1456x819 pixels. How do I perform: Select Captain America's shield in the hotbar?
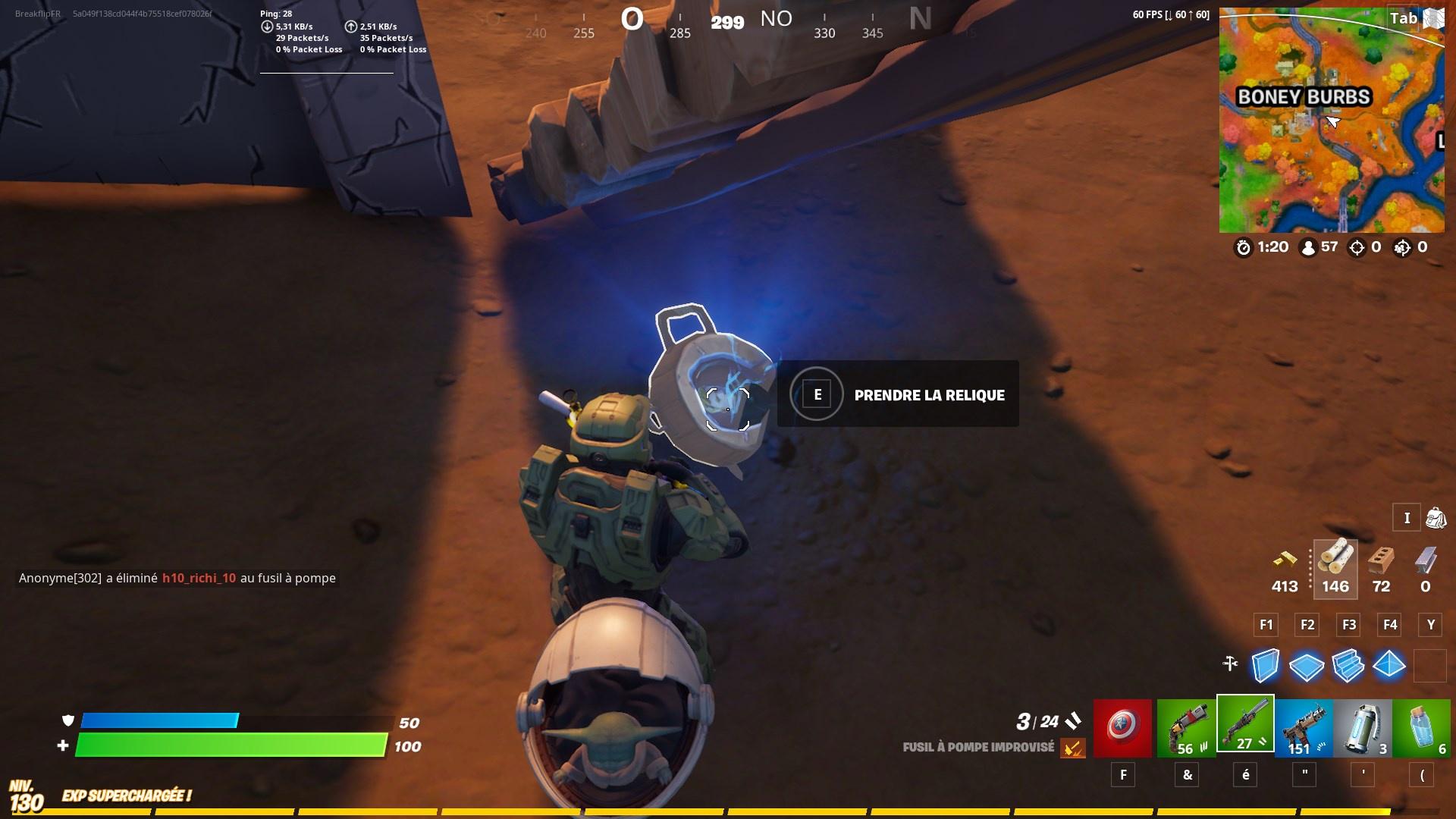point(1123,729)
